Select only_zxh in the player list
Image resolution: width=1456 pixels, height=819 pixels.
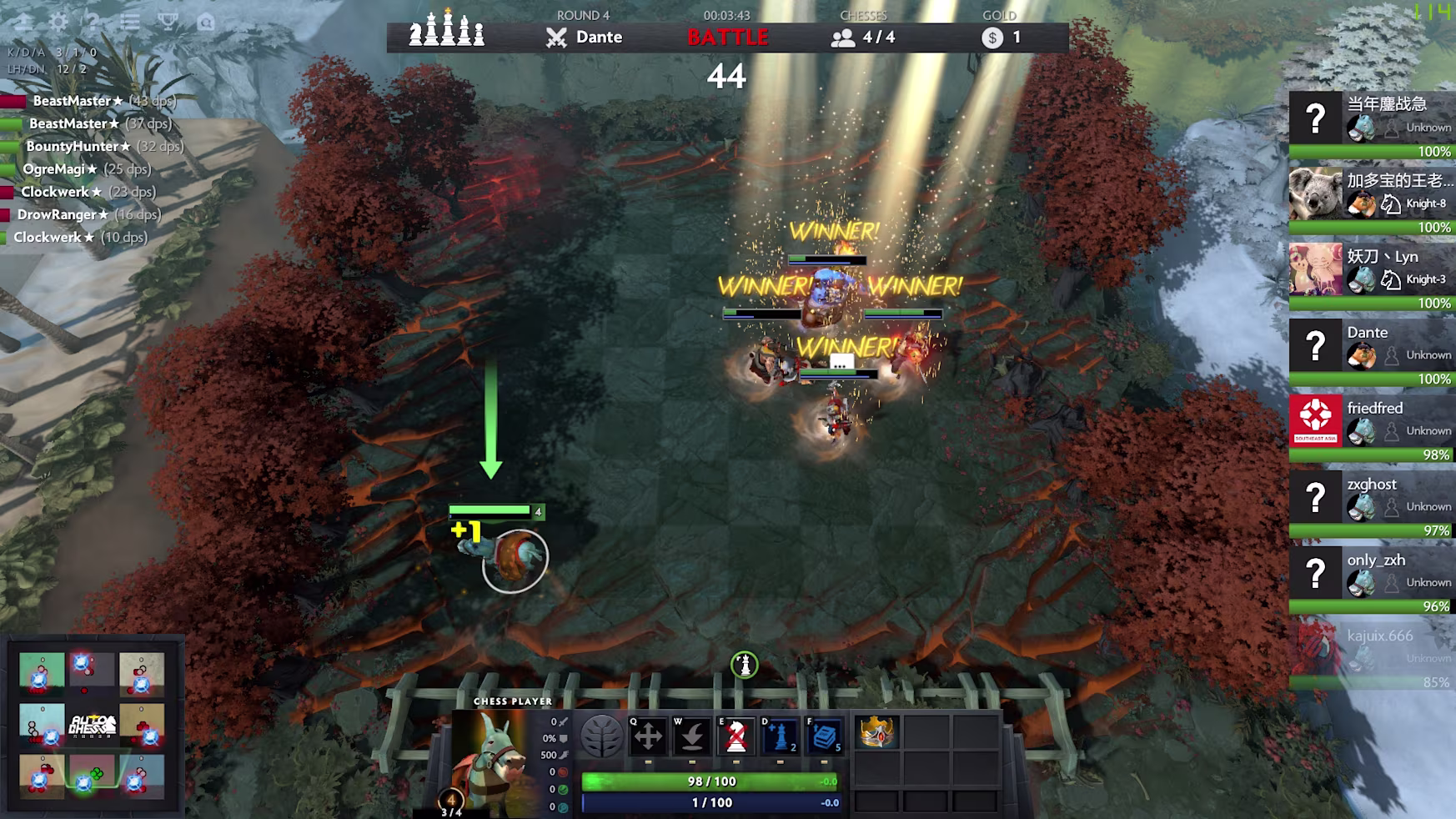pos(1371,574)
